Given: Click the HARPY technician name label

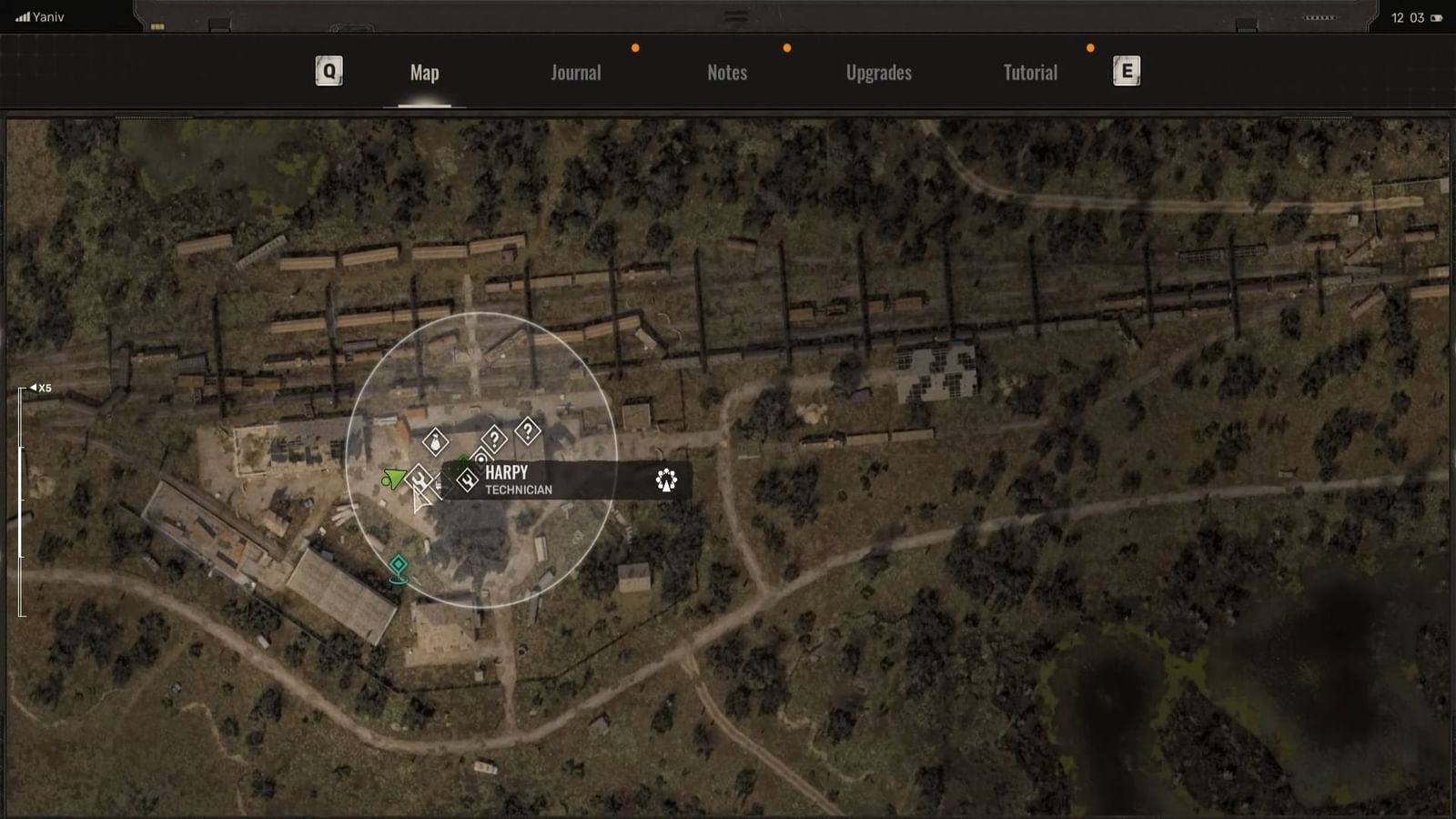Looking at the screenshot, I should click(507, 471).
